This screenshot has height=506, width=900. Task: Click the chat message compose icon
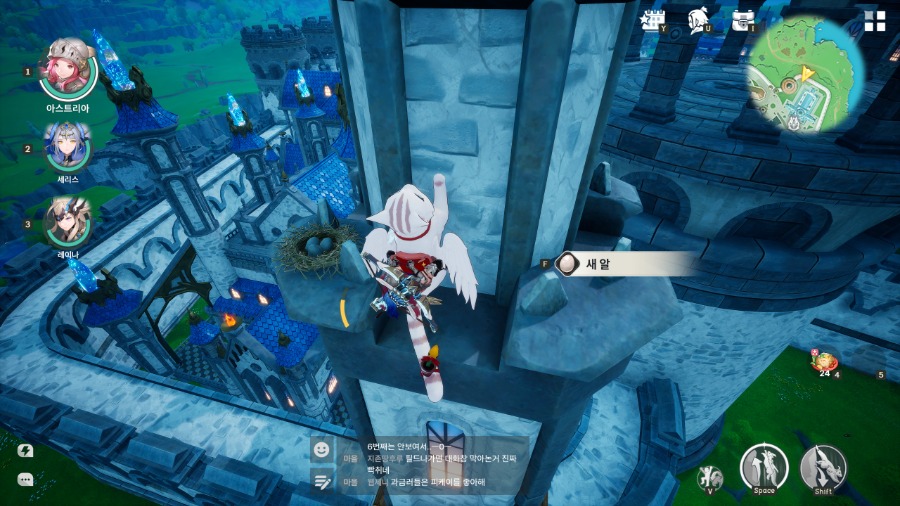click(x=321, y=481)
